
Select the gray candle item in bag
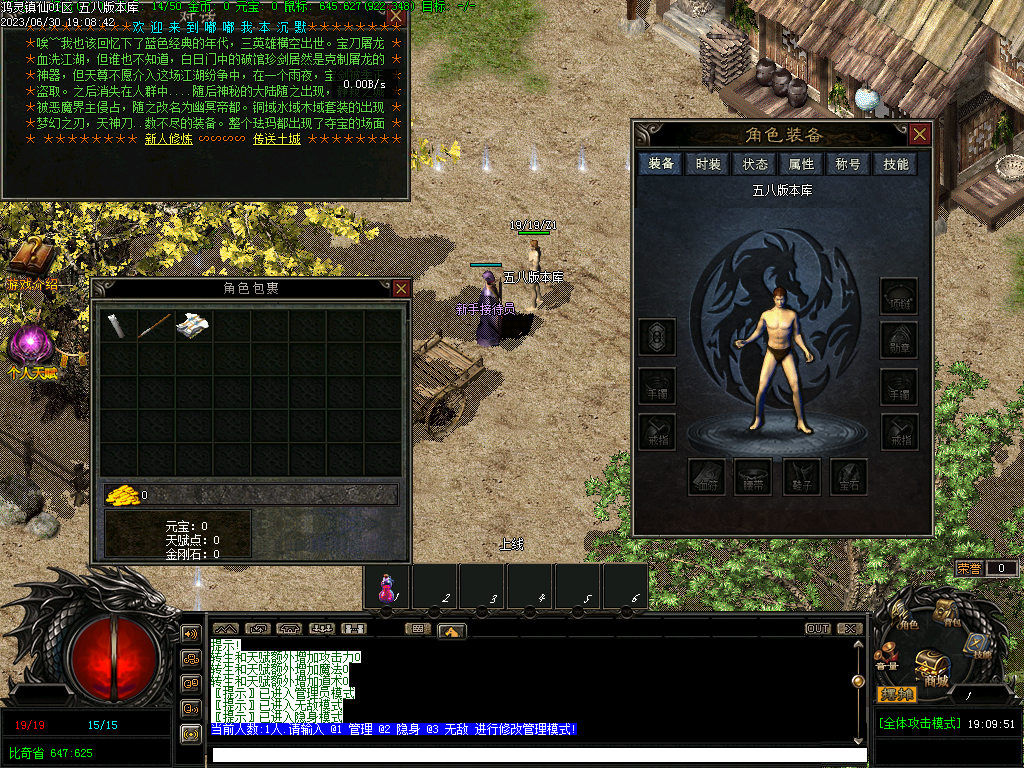(117, 325)
